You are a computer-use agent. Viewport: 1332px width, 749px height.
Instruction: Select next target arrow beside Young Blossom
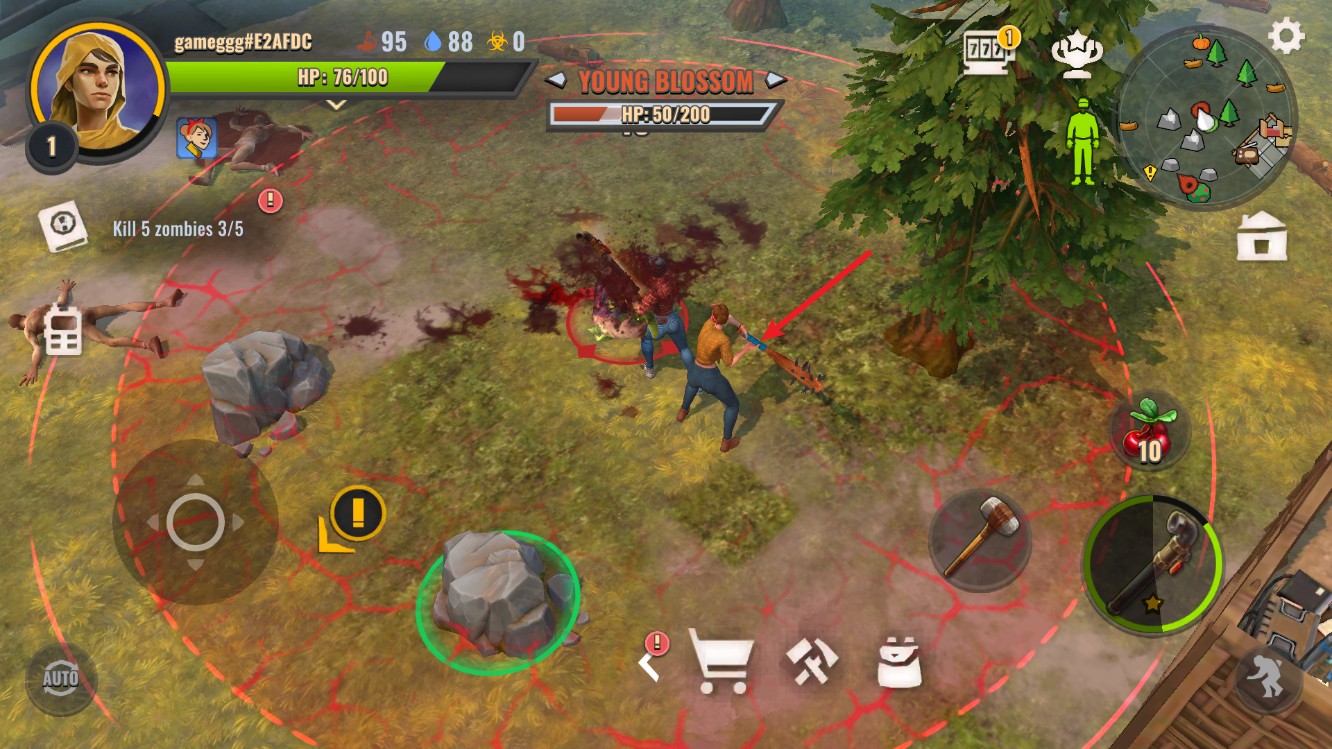(x=776, y=81)
